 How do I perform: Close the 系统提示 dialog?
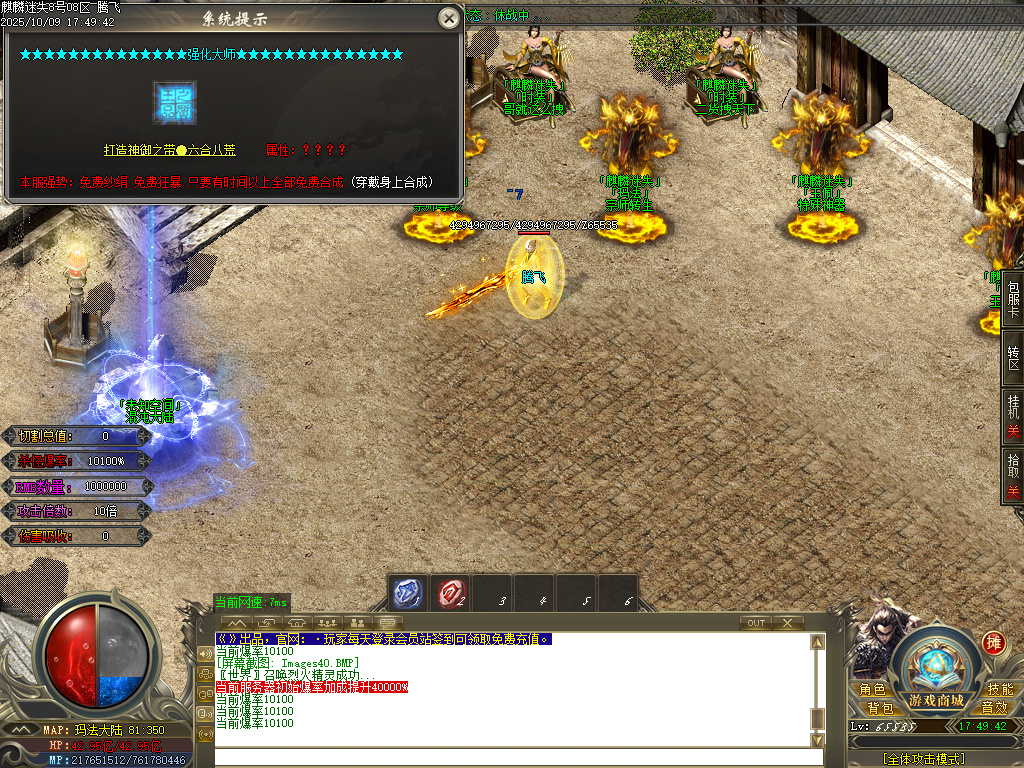point(449,18)
